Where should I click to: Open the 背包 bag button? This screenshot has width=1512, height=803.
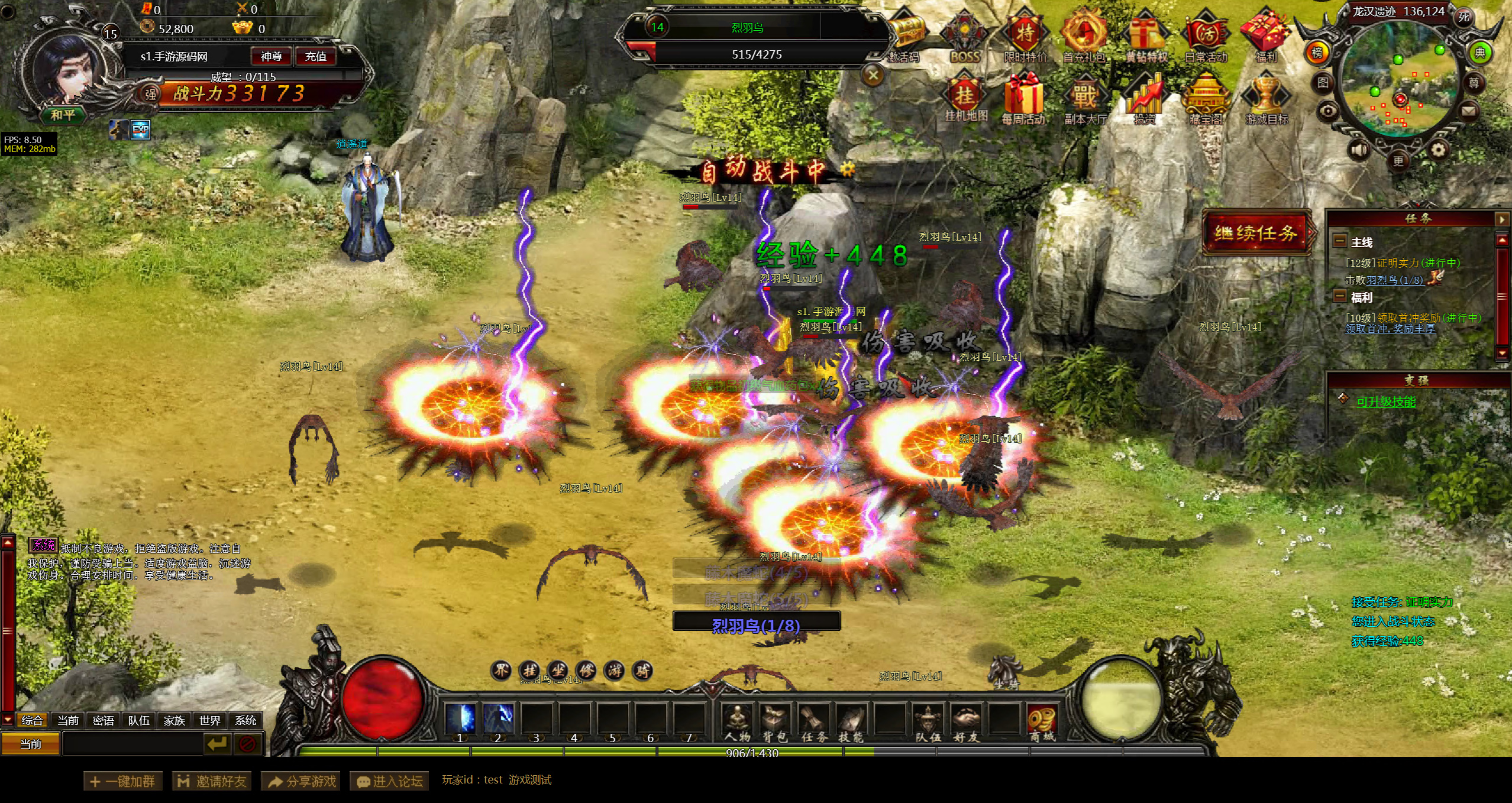tap(774, 721)
